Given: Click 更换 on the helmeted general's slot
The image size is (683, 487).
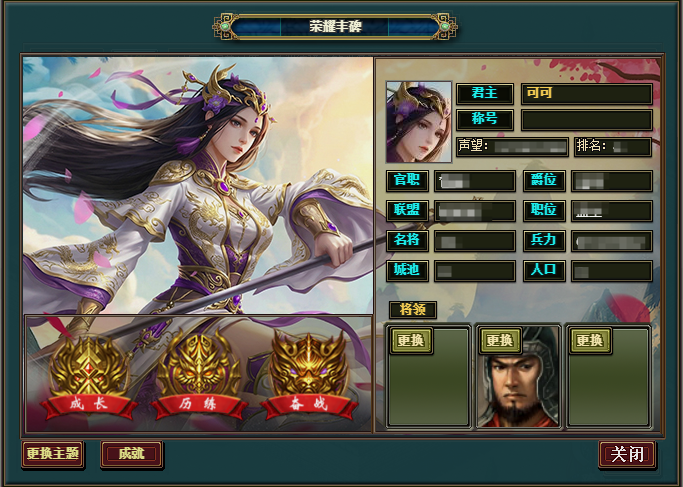Looking at the screenshot, I should click(x=500, y=340).
